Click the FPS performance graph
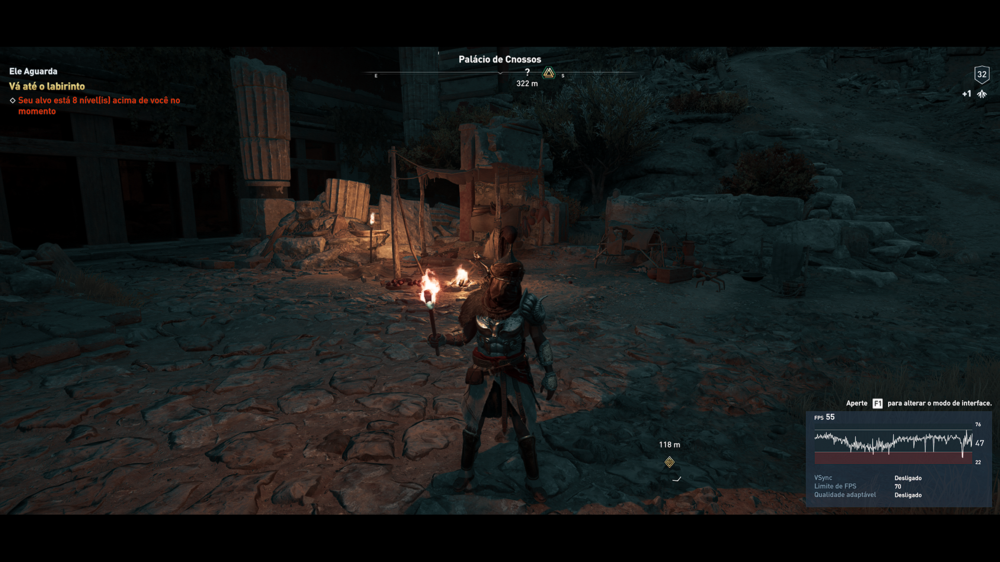This screenshot has width=1000, height=562. (x=892, y=442)
